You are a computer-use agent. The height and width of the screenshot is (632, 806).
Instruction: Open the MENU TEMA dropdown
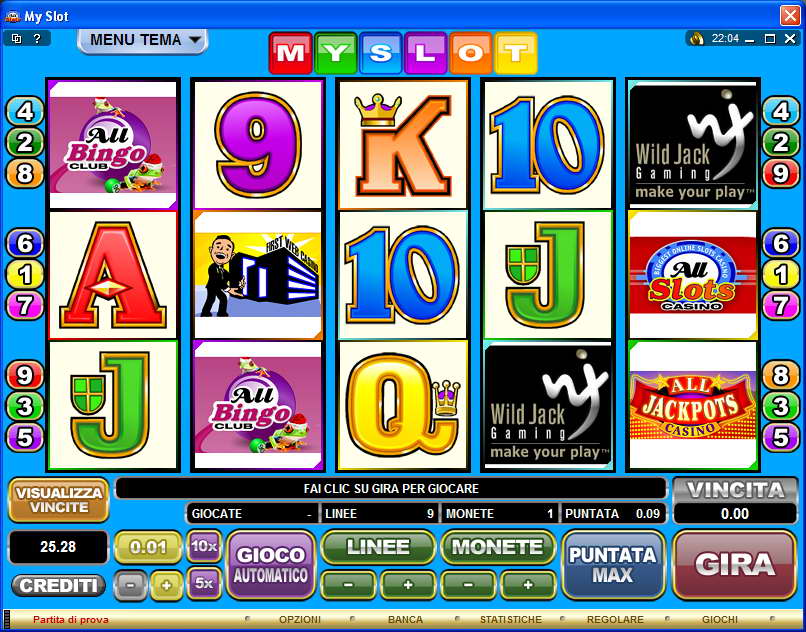tap(142, 40)
